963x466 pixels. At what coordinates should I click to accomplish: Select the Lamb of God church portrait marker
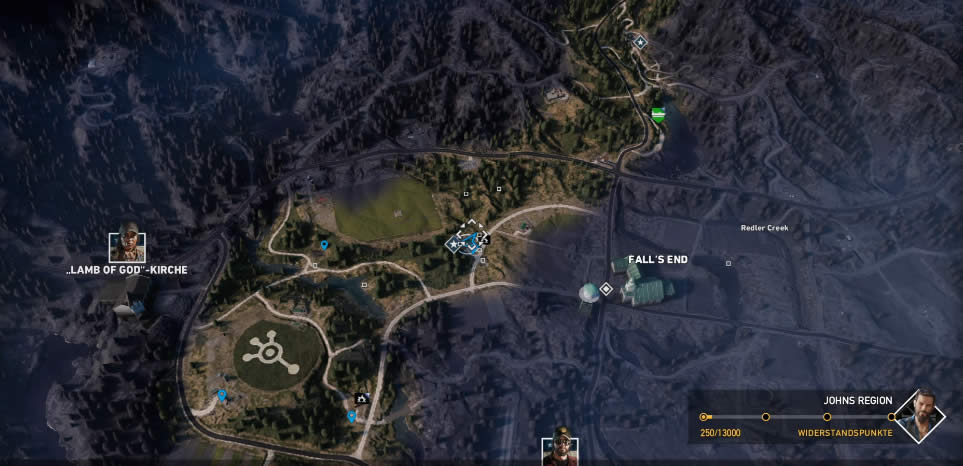126,245
